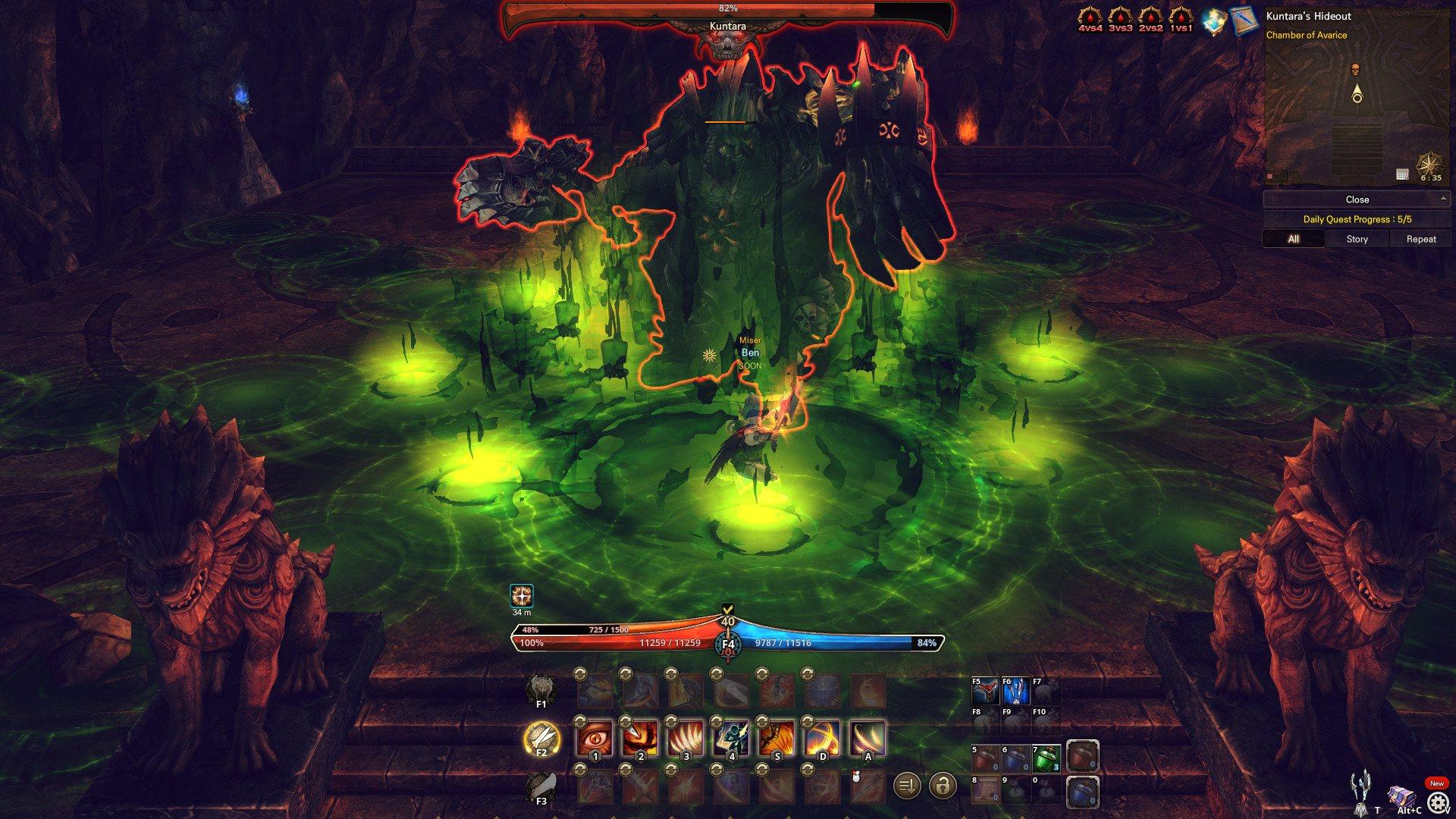
Task: Open the treasure chest reward icon
Action: [1214, 19]
